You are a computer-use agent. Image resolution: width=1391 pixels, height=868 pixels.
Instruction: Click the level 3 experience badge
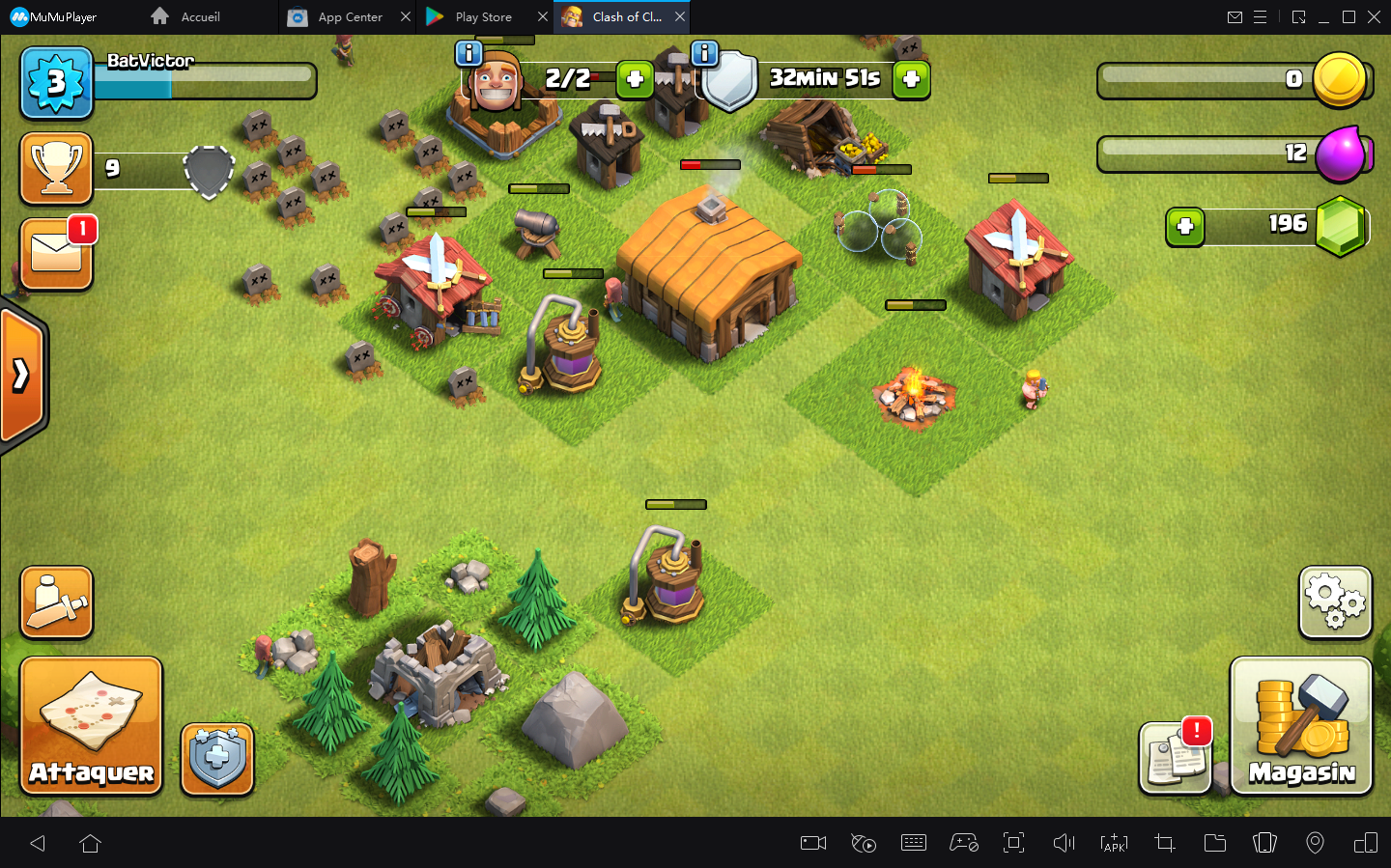click(x=56, y=83)
